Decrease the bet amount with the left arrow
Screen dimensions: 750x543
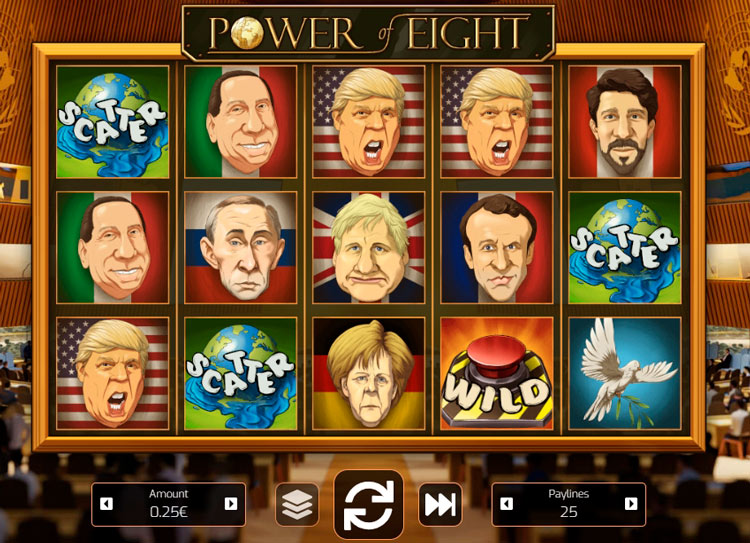click(107, 504)
